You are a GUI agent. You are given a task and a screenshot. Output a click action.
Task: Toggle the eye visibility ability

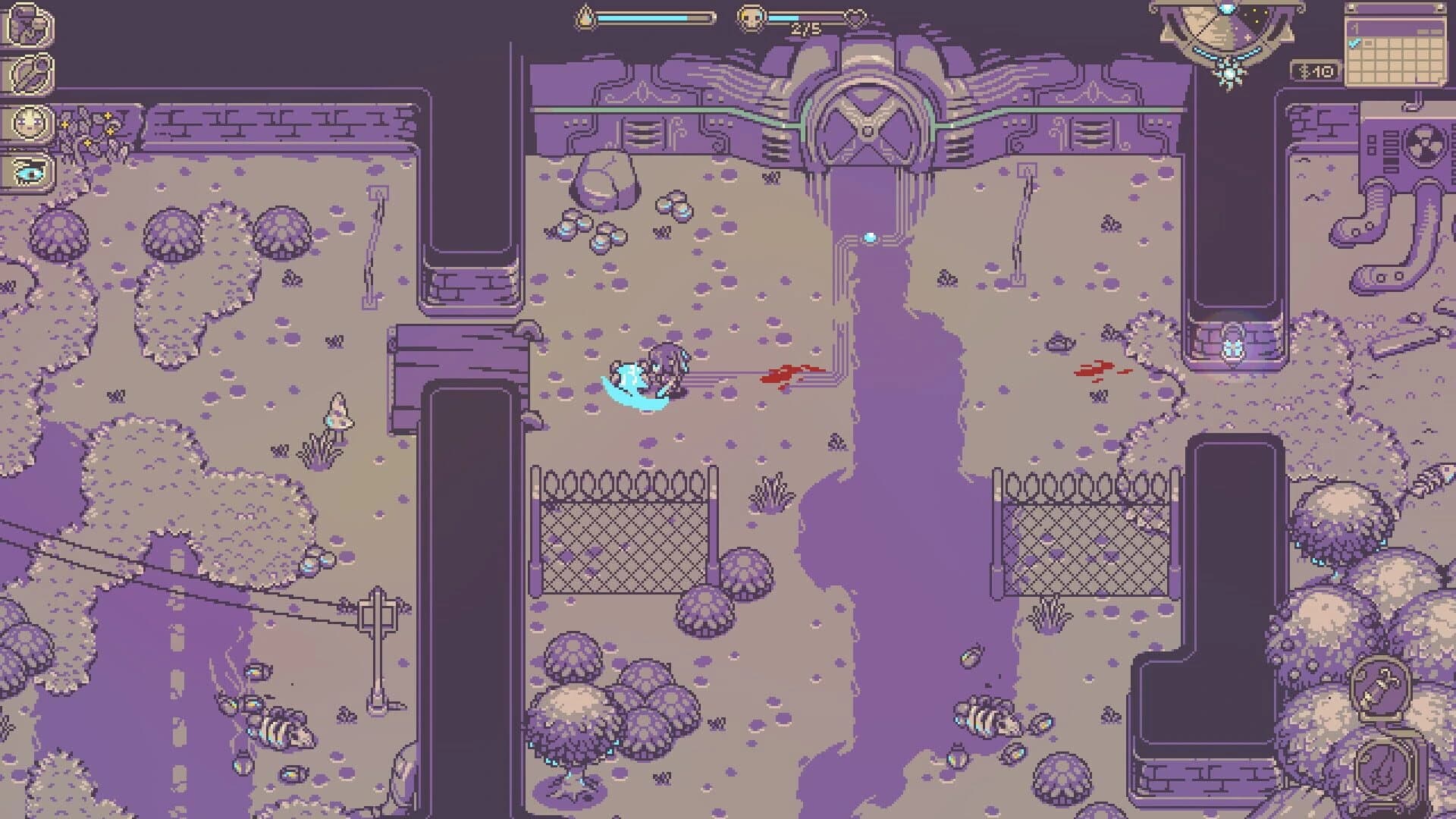point(29,174)
